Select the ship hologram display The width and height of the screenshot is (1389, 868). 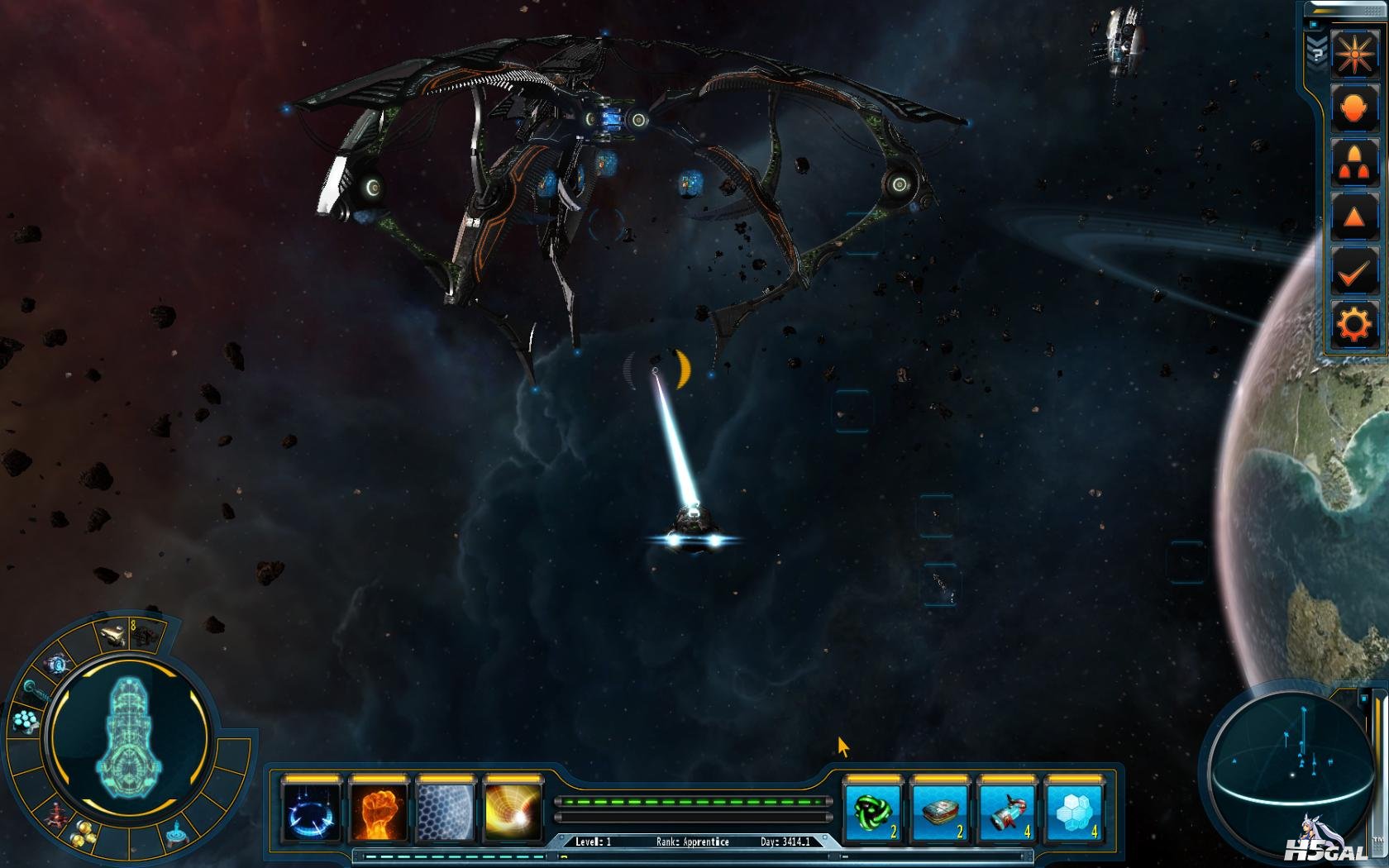[x=130, y=736]
